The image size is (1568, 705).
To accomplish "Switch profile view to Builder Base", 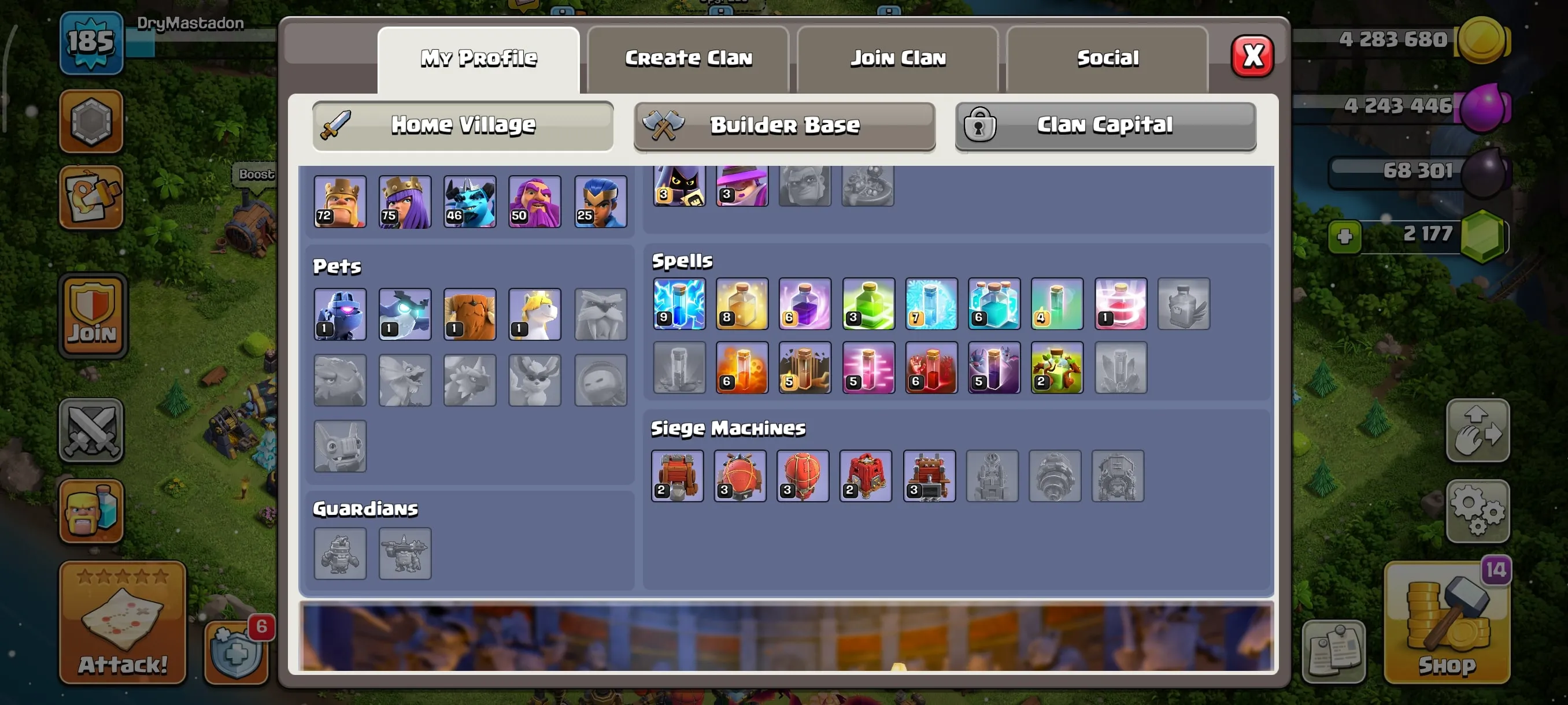I will coord(784,126).
